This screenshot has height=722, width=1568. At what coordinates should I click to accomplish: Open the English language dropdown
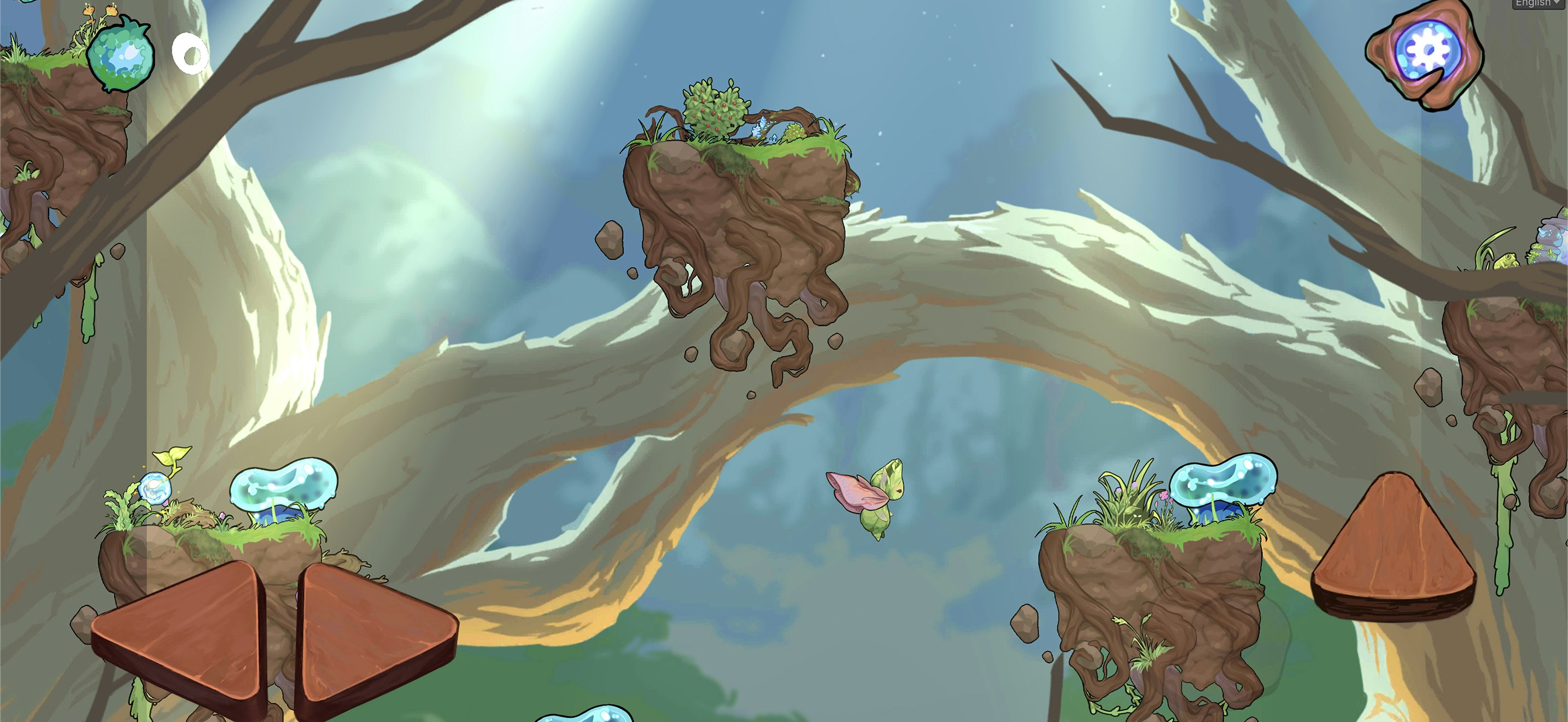tap(1540, 4)
